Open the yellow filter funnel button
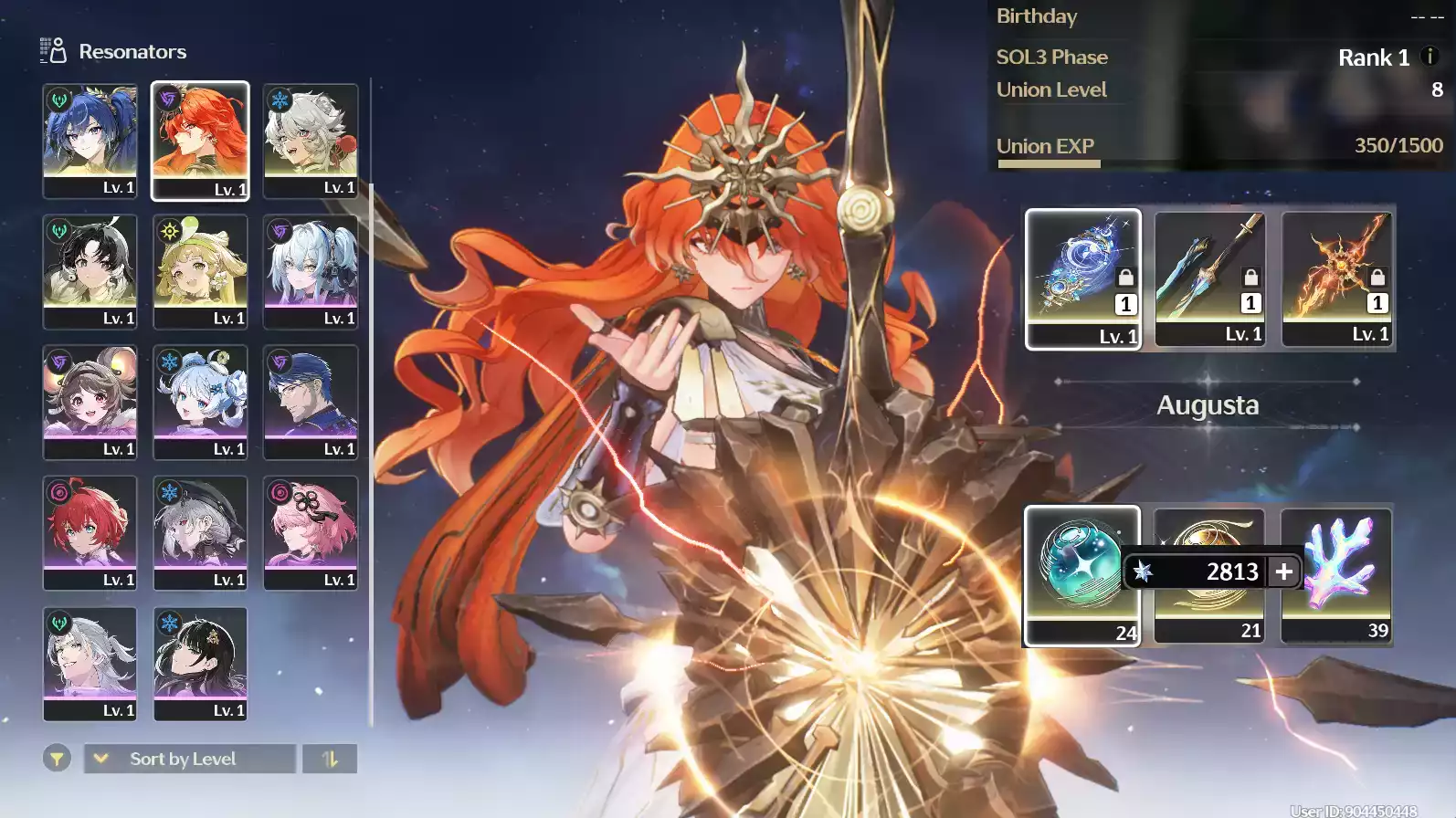Screen dimensions: 1456x818 click(x=57, y=759)
